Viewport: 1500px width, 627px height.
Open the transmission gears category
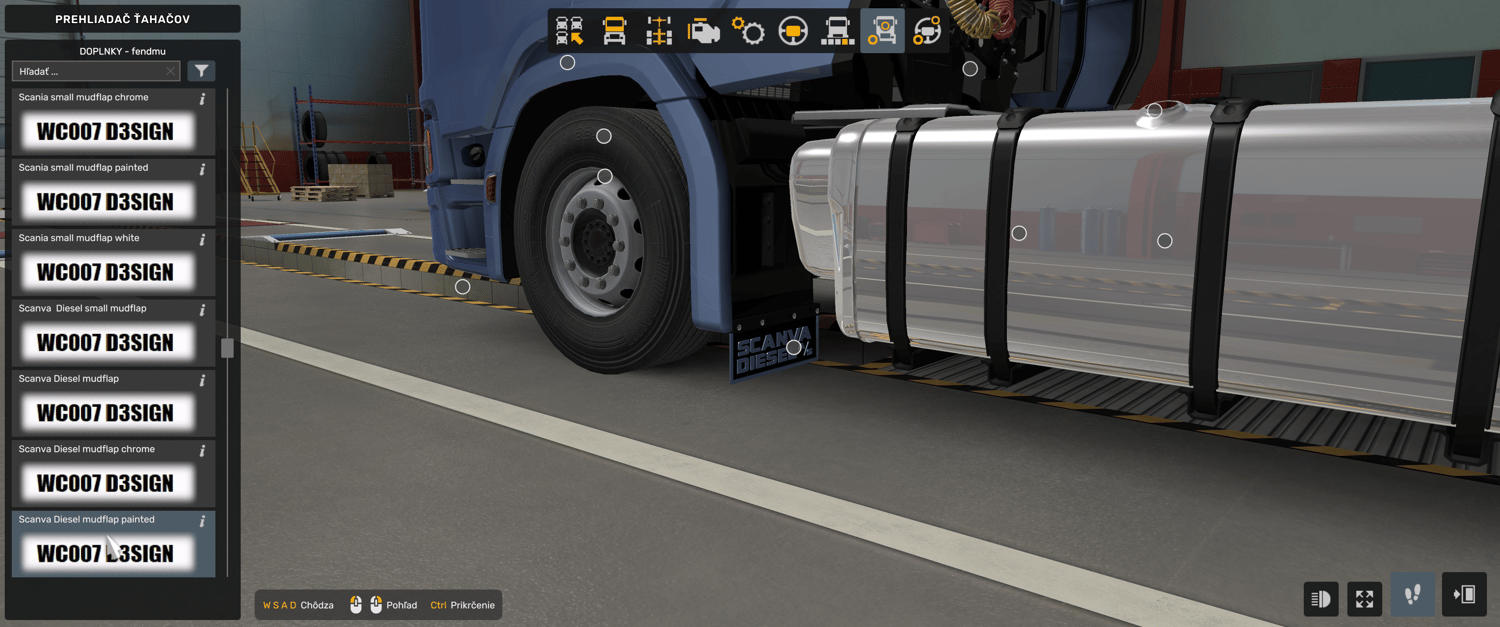(x=748, y=31)
